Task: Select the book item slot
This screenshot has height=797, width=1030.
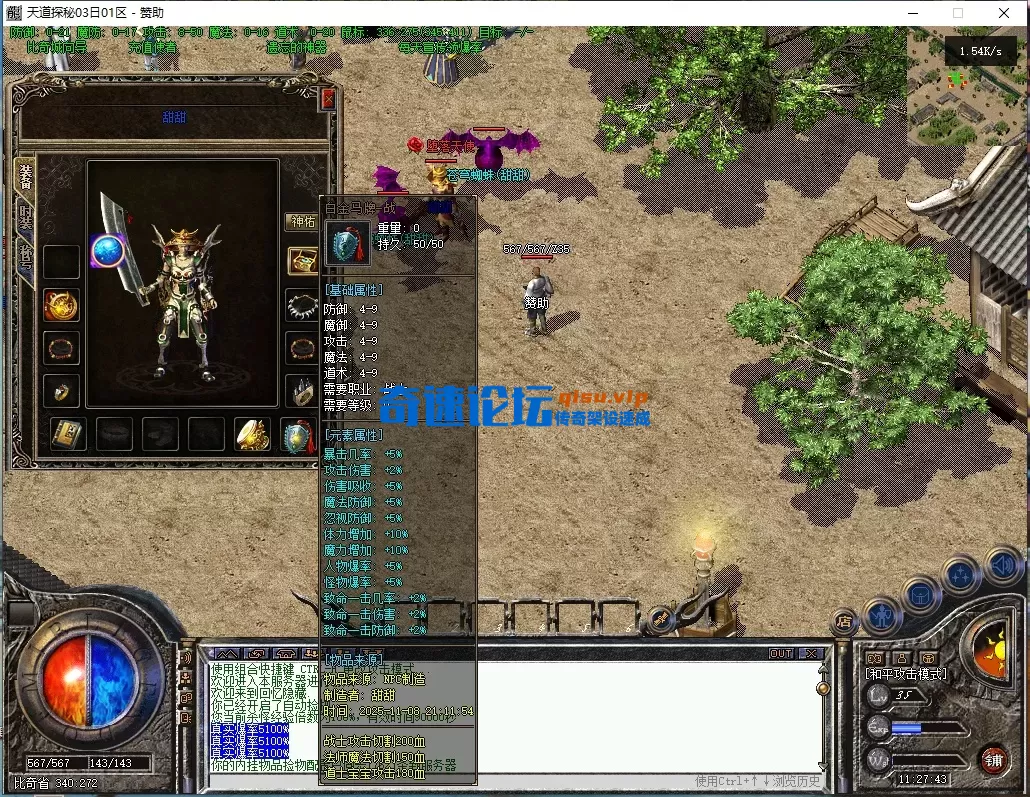Action: [69, 434]
